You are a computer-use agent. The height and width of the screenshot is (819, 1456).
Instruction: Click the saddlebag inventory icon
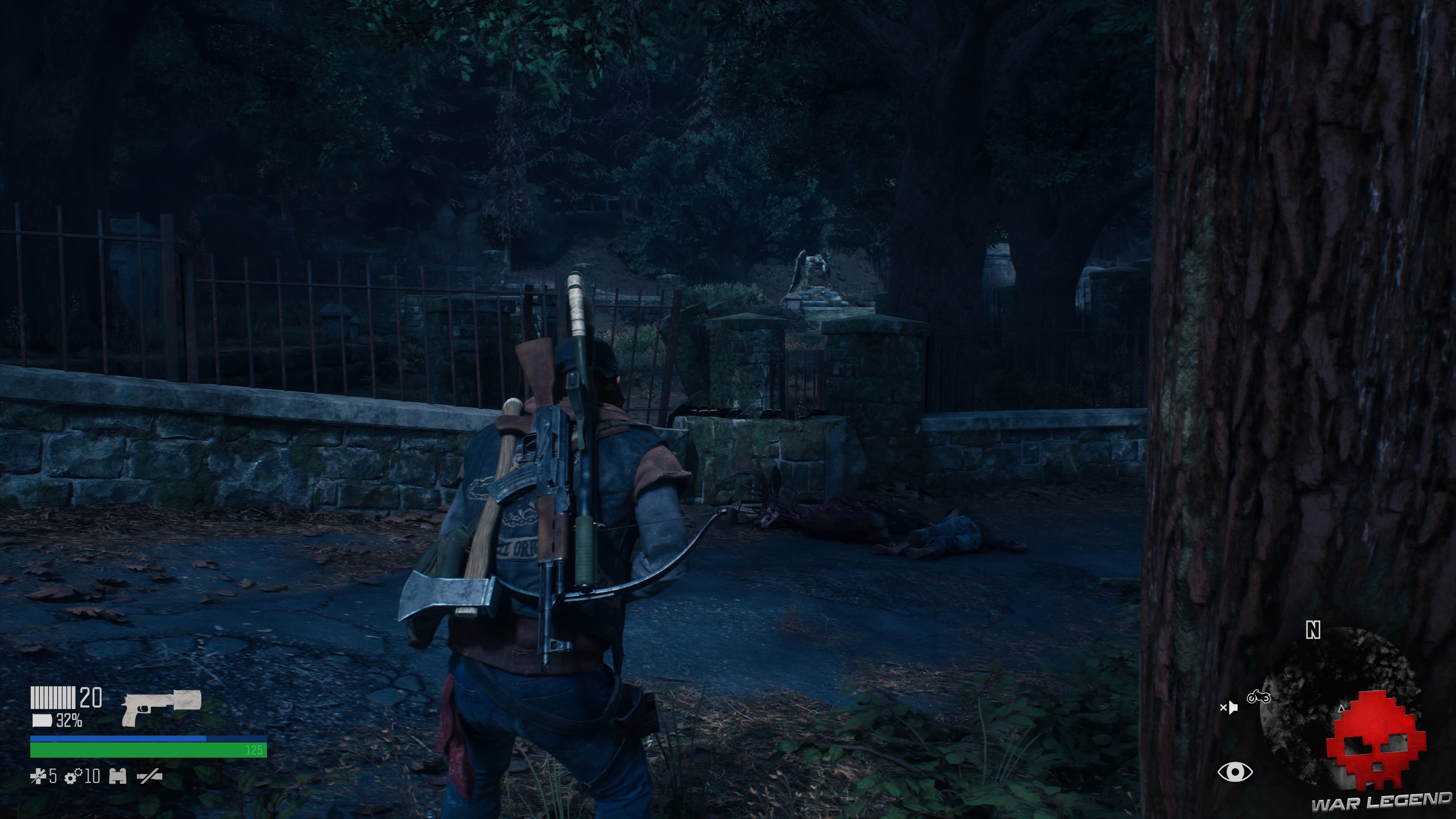pos(118,777)
